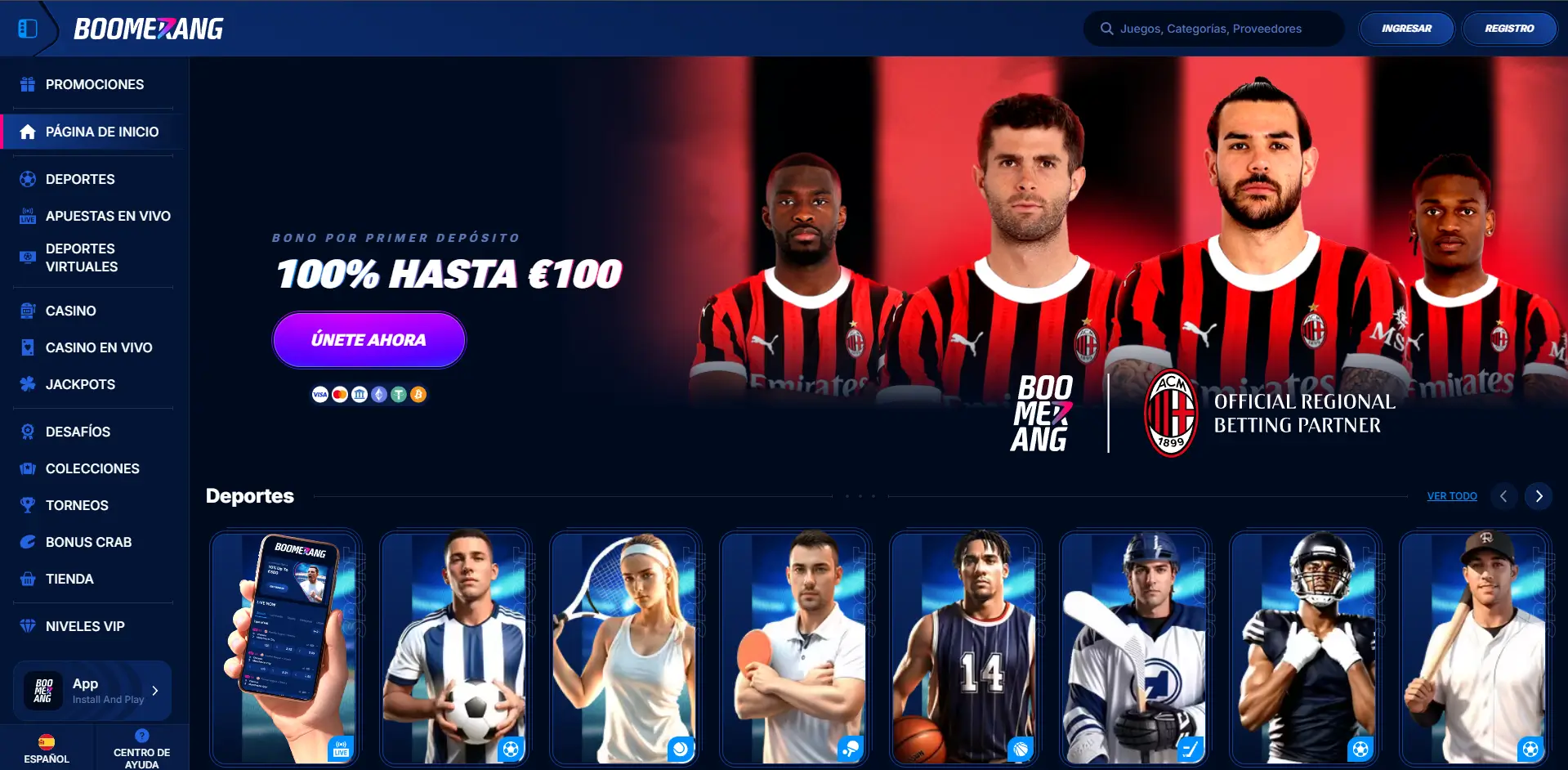Click the left arrow of the Deportes carousel
This screenshot has height=770, width=1568.
(1504, 496)
